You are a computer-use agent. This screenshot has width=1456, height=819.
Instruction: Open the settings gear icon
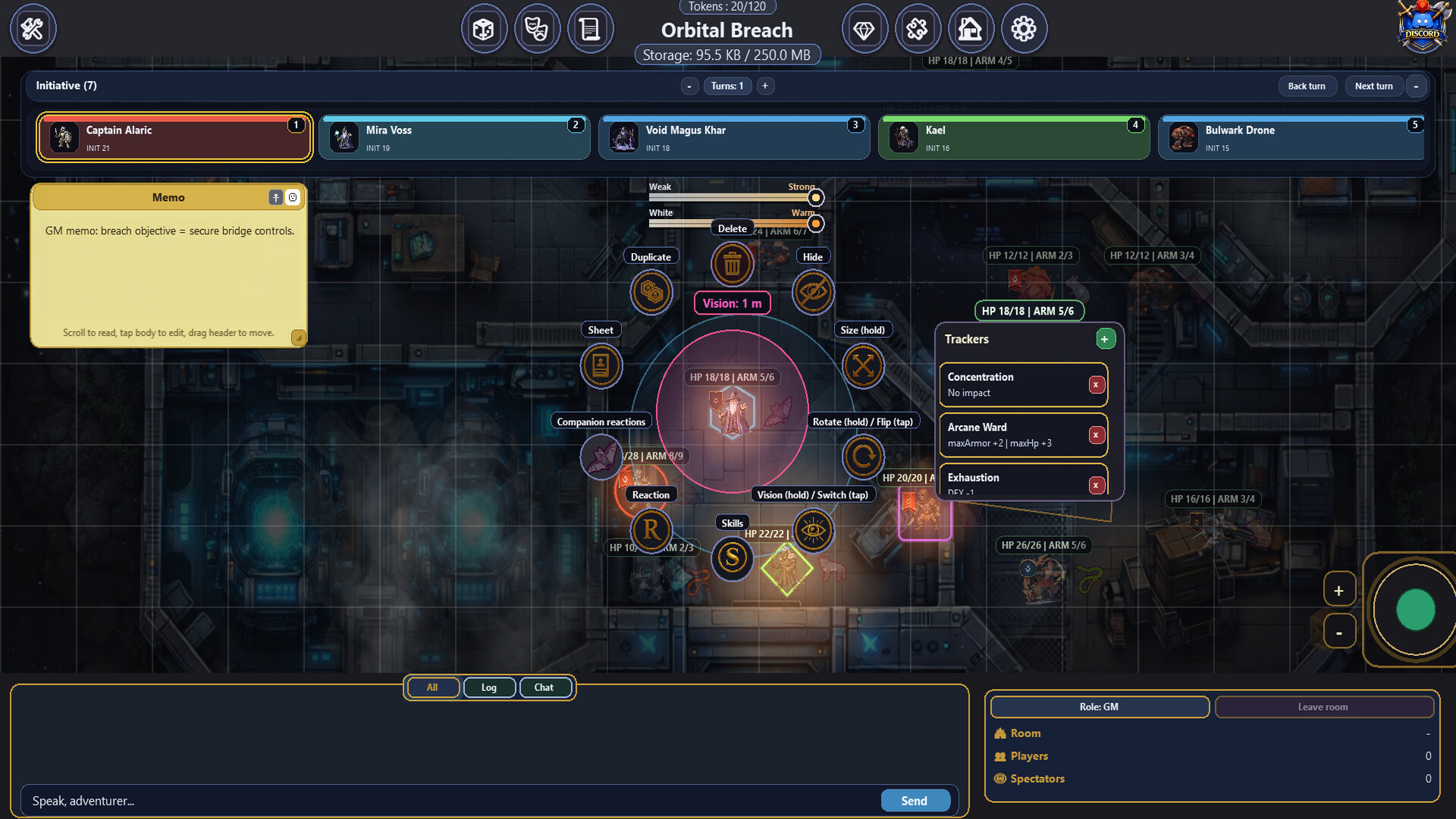coord(1025,28)
